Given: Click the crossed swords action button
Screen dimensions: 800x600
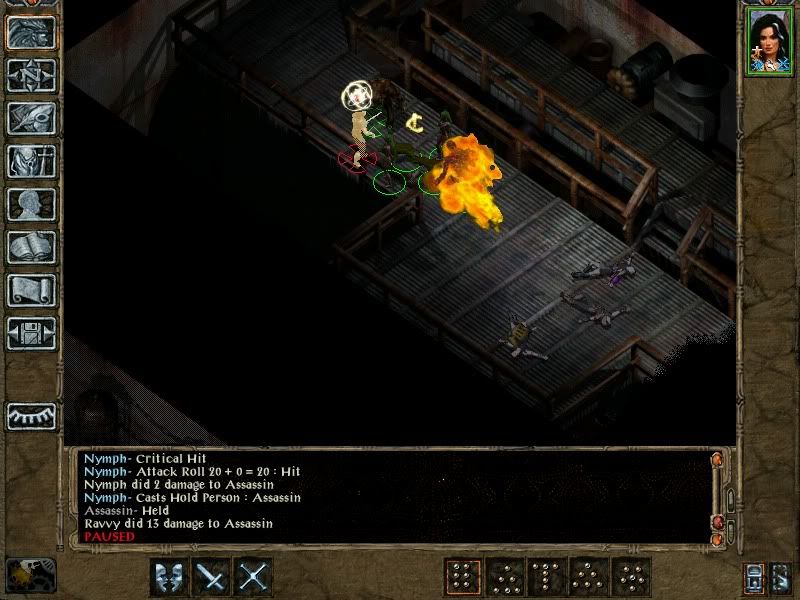Looking at the screenshot, I should (x=254, y=577).
